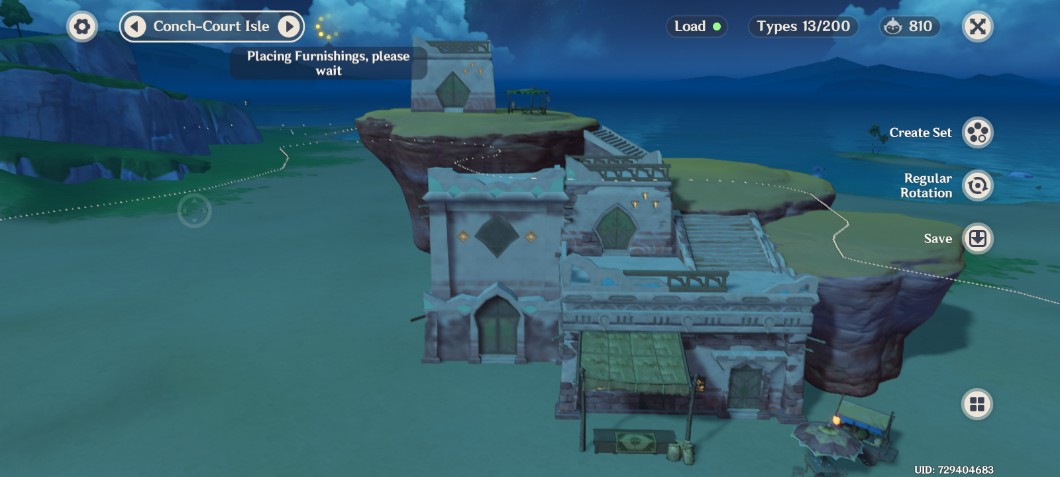Image resolution: width=1060 pixels, height=477 pixels.
Task: Exit placement mode with the X button
Action: click(x=977, y=27)
